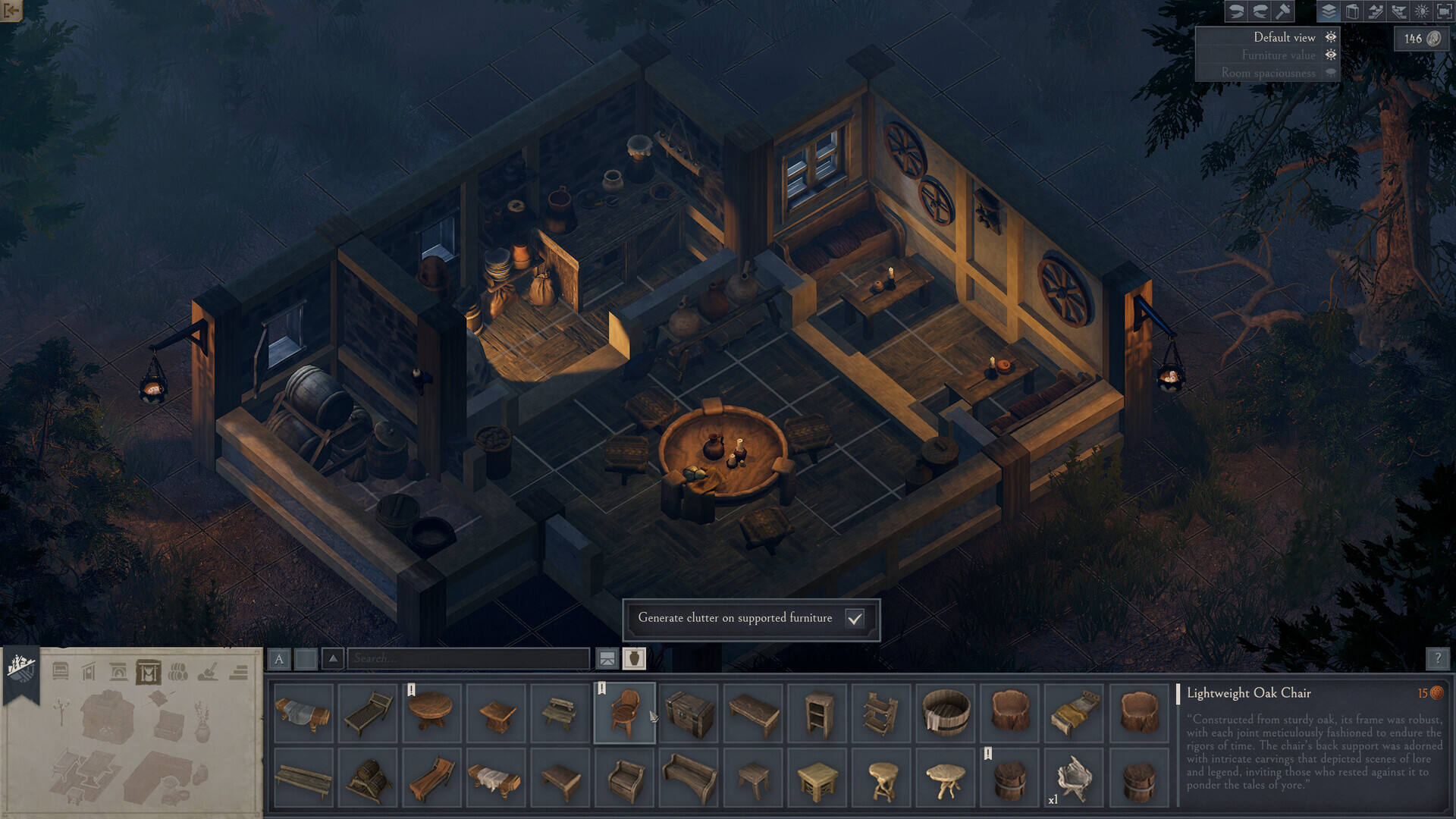Select the wooden bathtub with towel
Viewport: 1456px width, 819px height.
coord(946,713)
